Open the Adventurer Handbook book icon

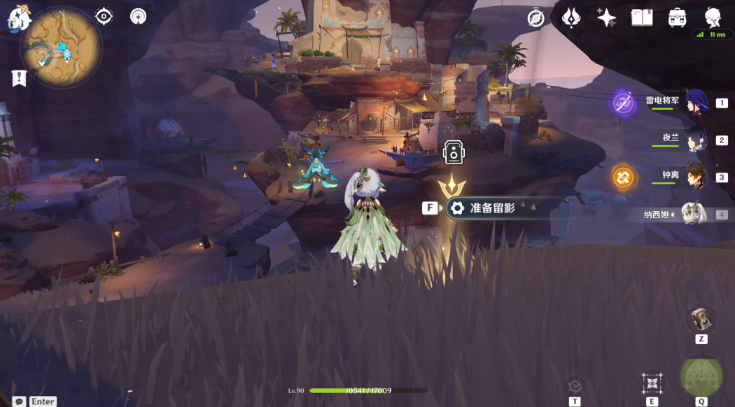point(642,17)
